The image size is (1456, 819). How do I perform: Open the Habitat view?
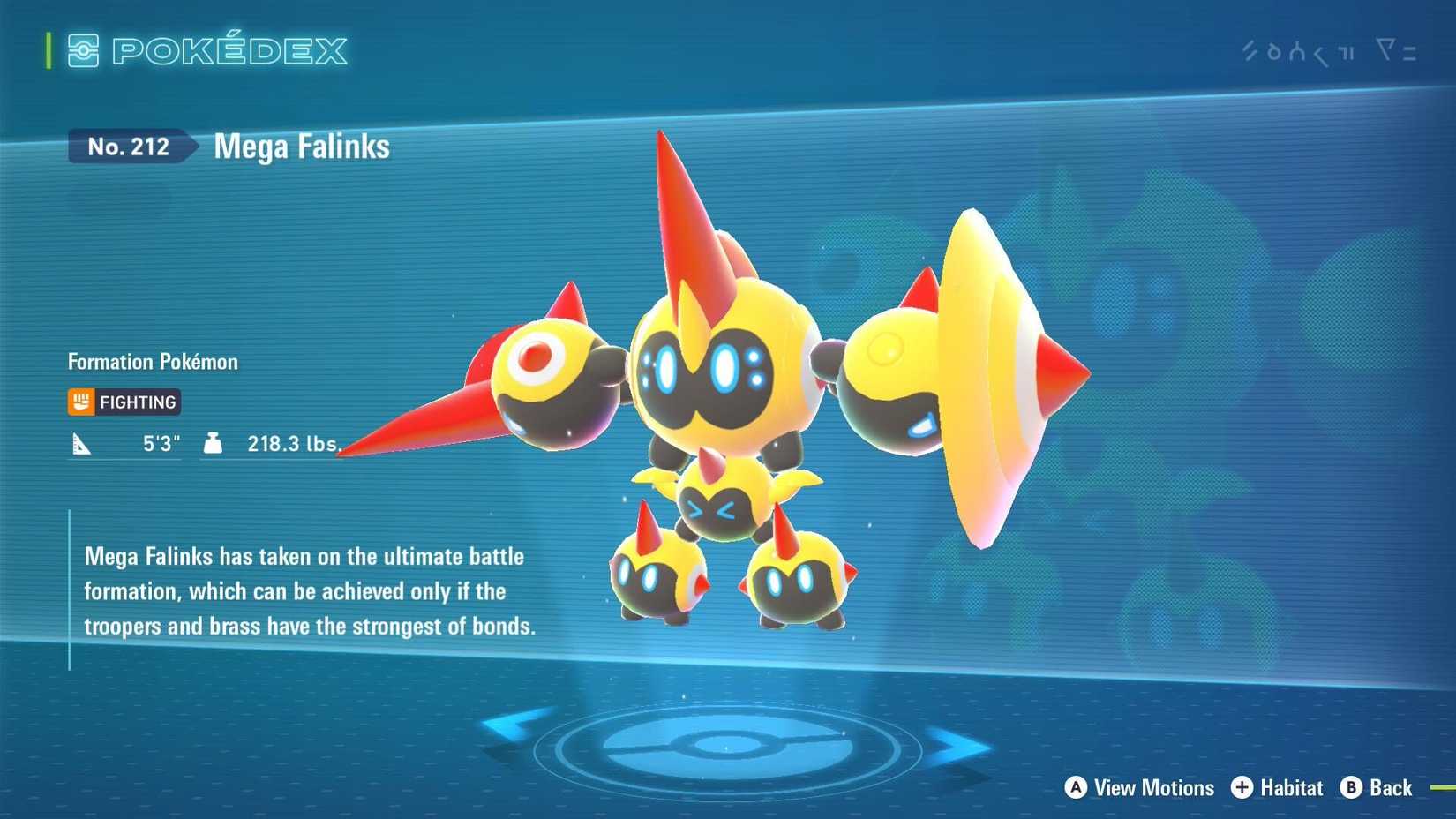[1290, 788]
